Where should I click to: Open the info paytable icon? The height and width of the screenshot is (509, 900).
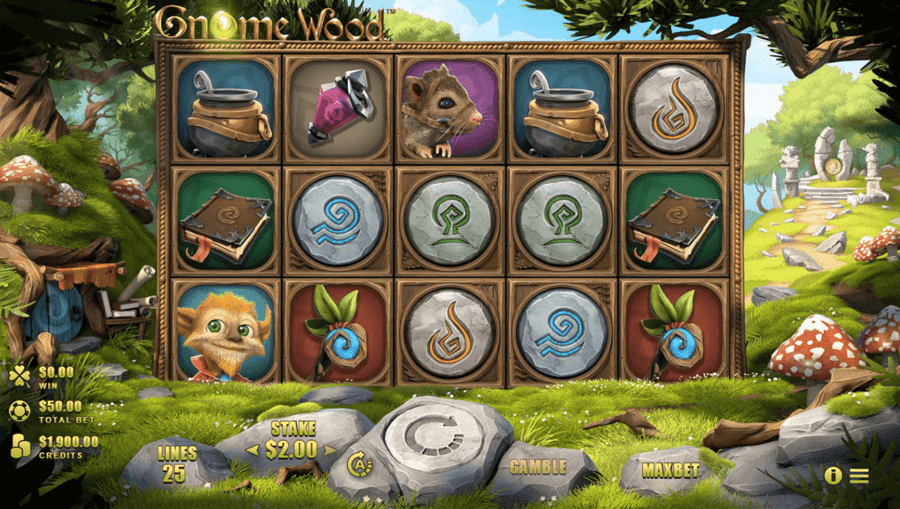[x=833, y=476]
